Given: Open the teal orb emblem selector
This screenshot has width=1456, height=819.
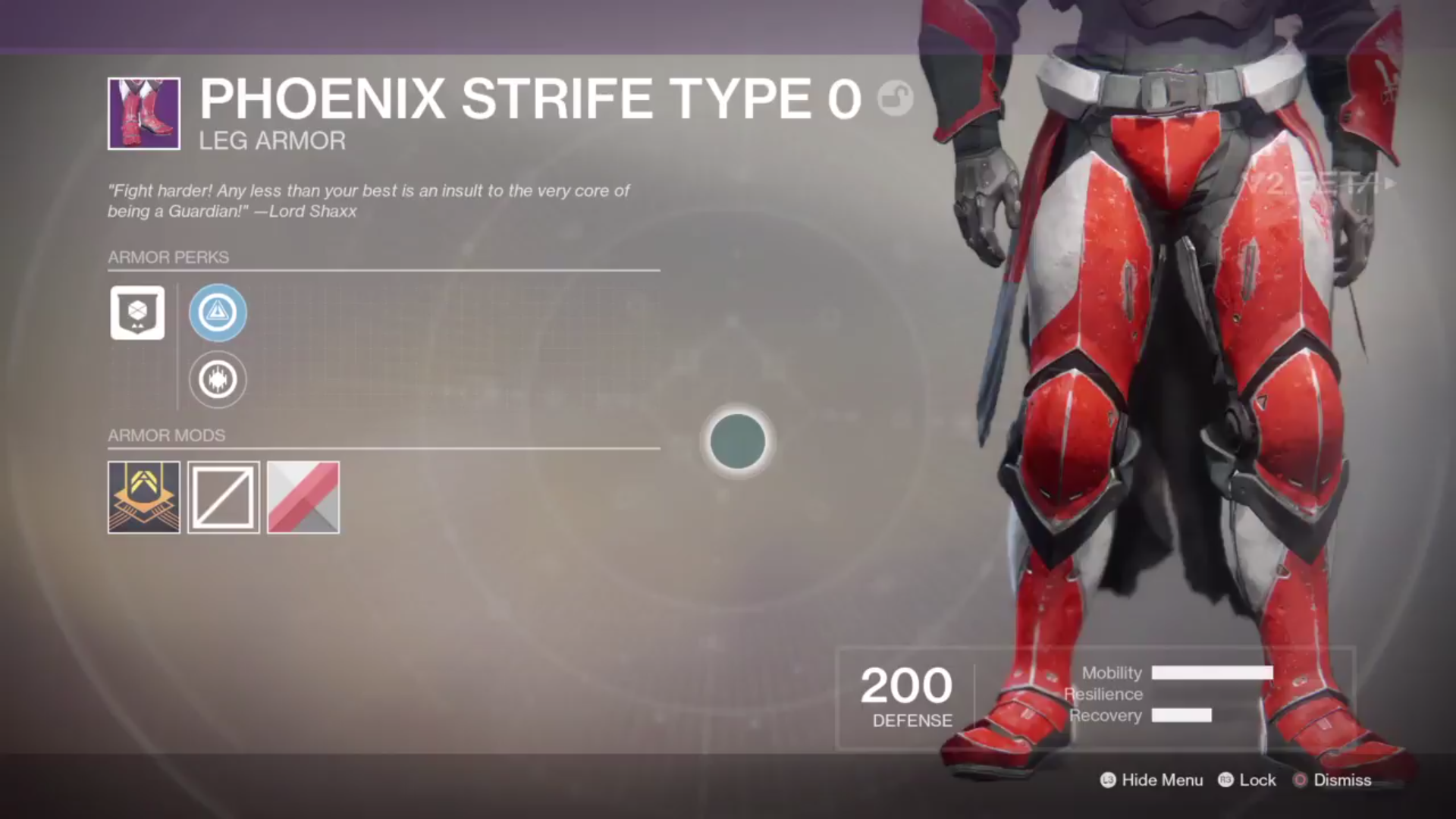Looking at the screenshot, I should click(x=736, y=442).
